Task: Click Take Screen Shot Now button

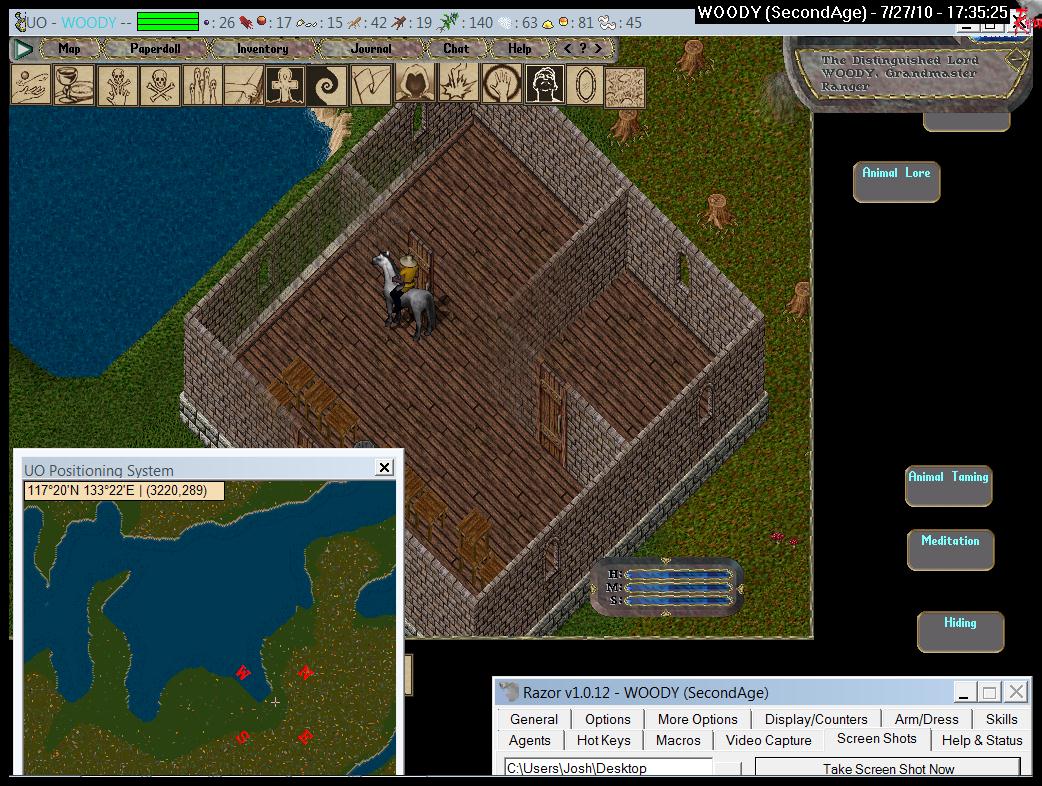Action: click(x=888, y=769)
